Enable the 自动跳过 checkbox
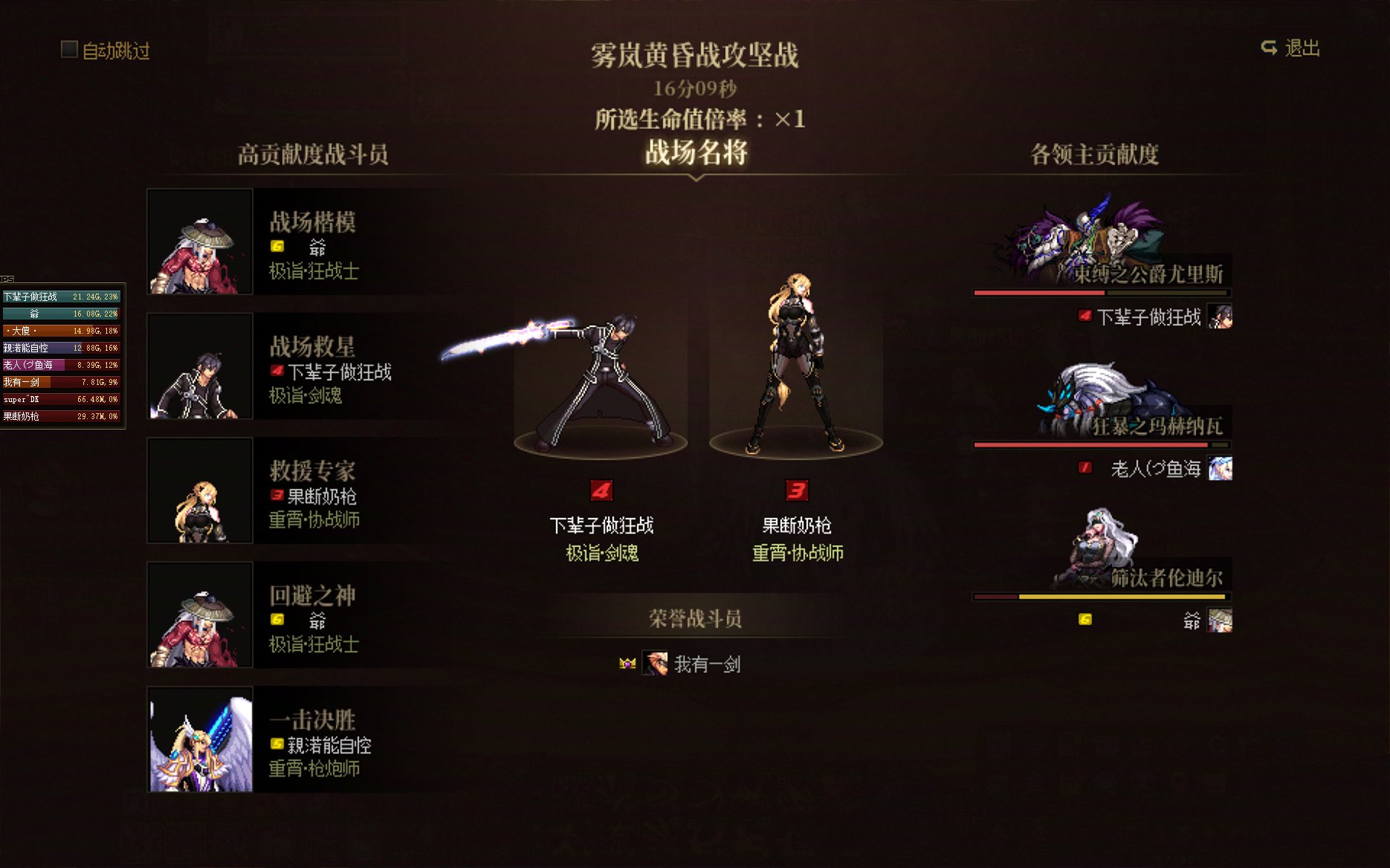This screenshot has width=1390, height=868. 69,51
